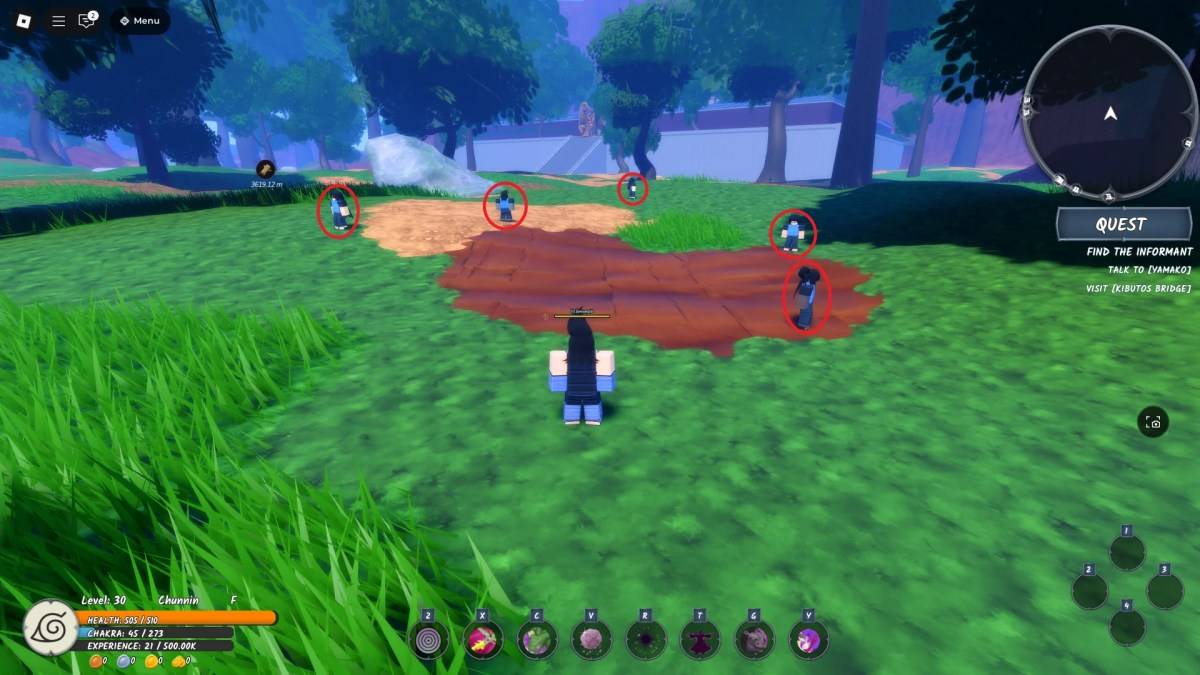Activate the concentric rings ability
1200x675 pixels.
(x=429, y=639)
